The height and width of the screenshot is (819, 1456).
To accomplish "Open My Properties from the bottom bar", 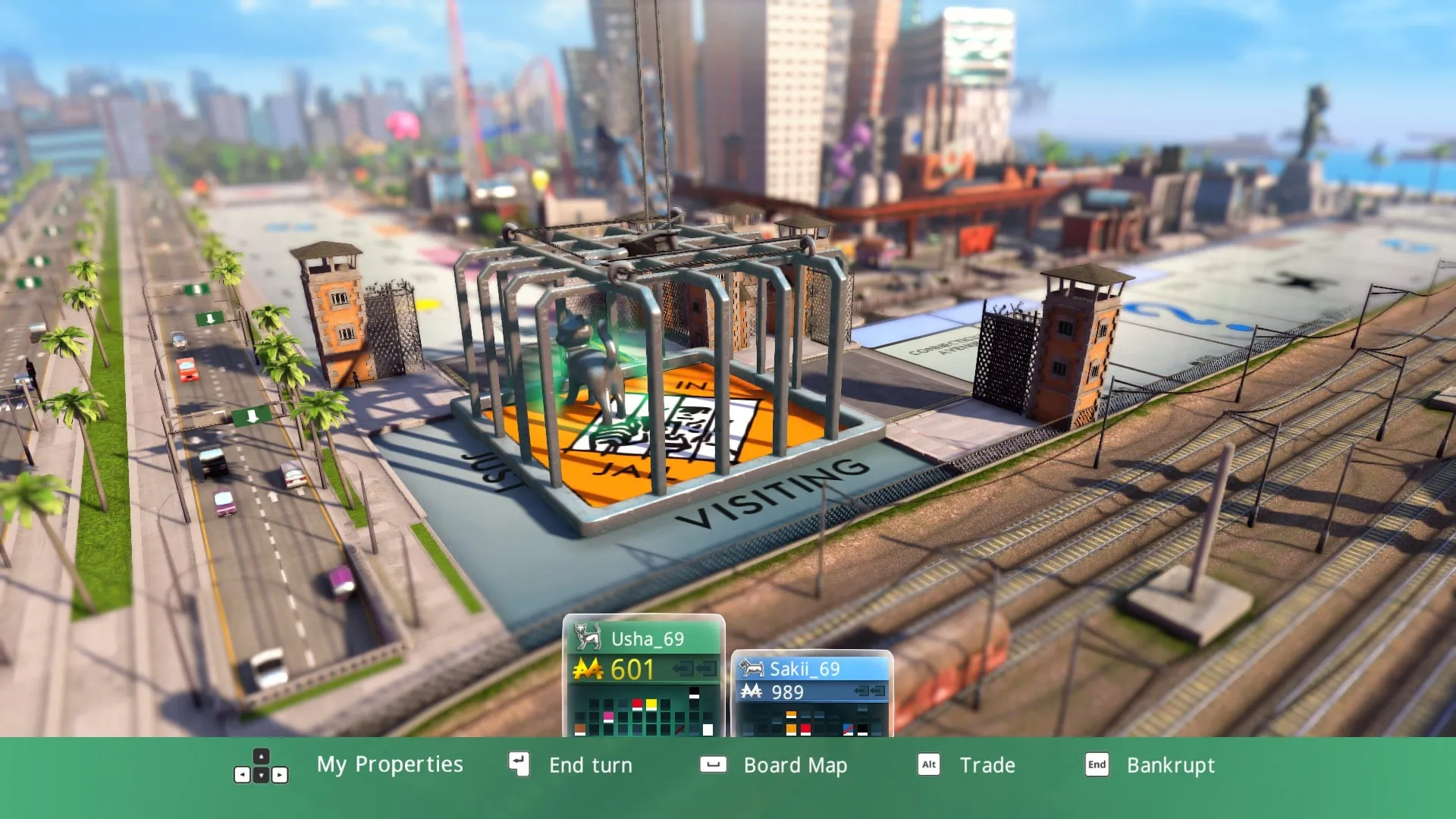I will [x=389, y=764].
